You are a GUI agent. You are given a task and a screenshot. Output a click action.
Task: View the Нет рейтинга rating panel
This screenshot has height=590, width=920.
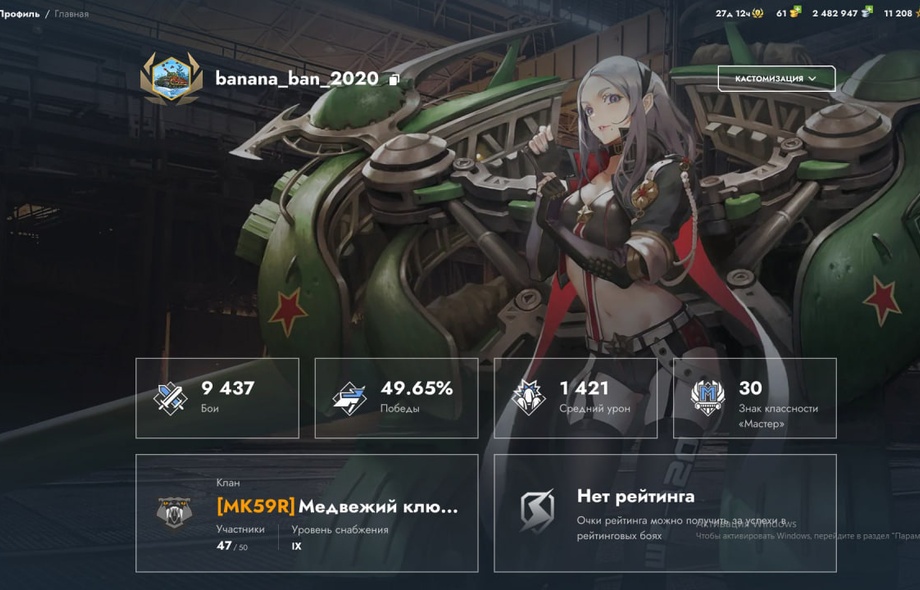pos(665,513)
